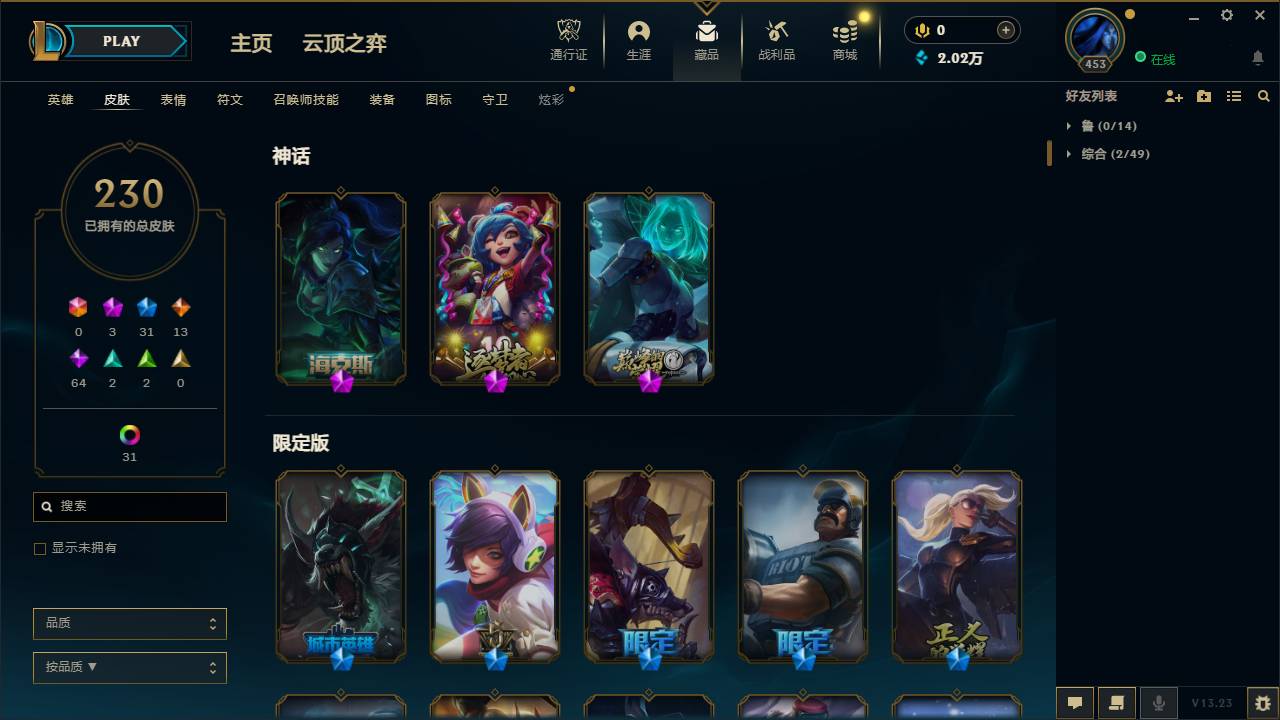
Task: Click the PLAY button
Action: [x=121, y=41]
